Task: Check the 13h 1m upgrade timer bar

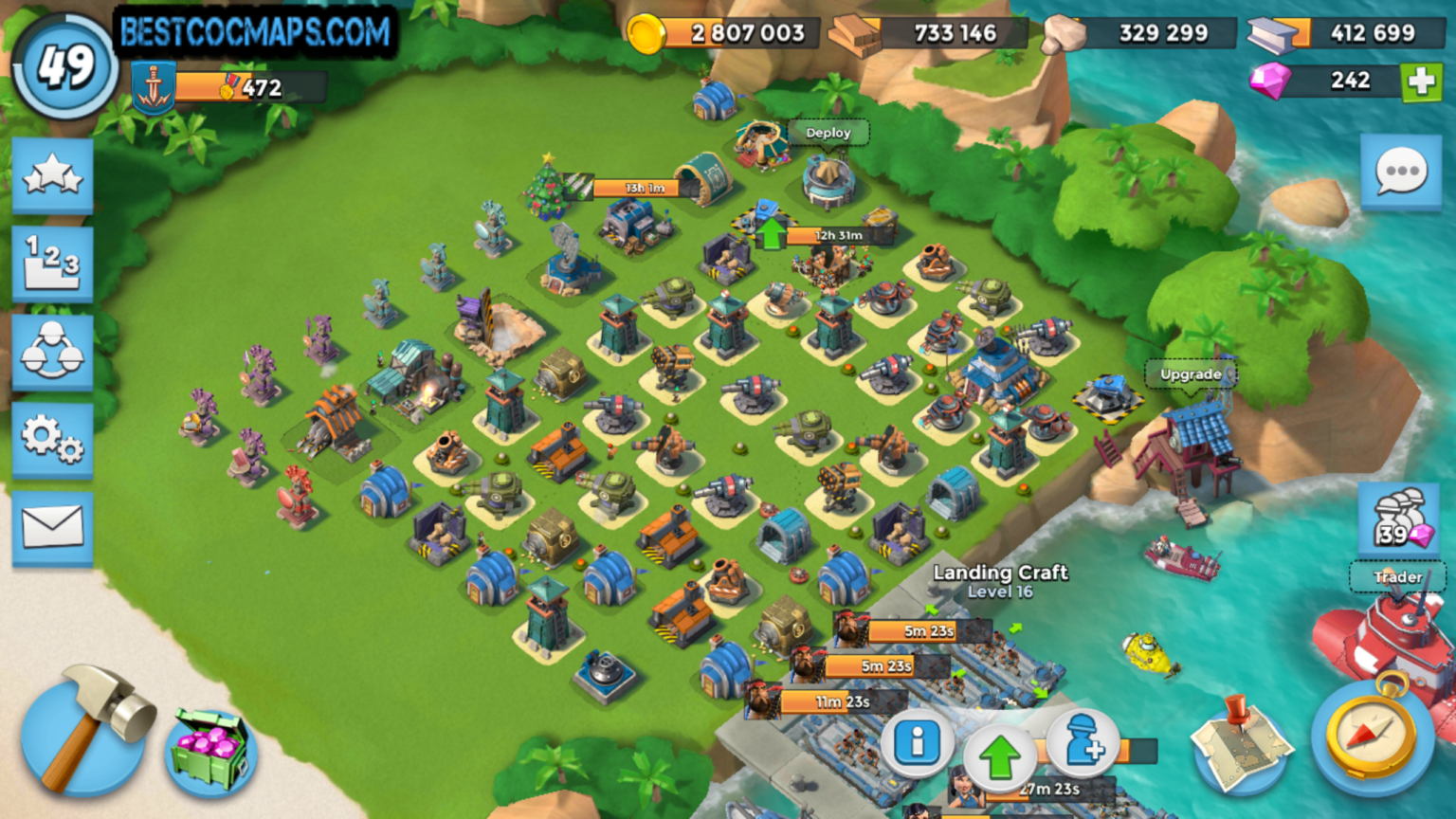Action: point(638,188)
